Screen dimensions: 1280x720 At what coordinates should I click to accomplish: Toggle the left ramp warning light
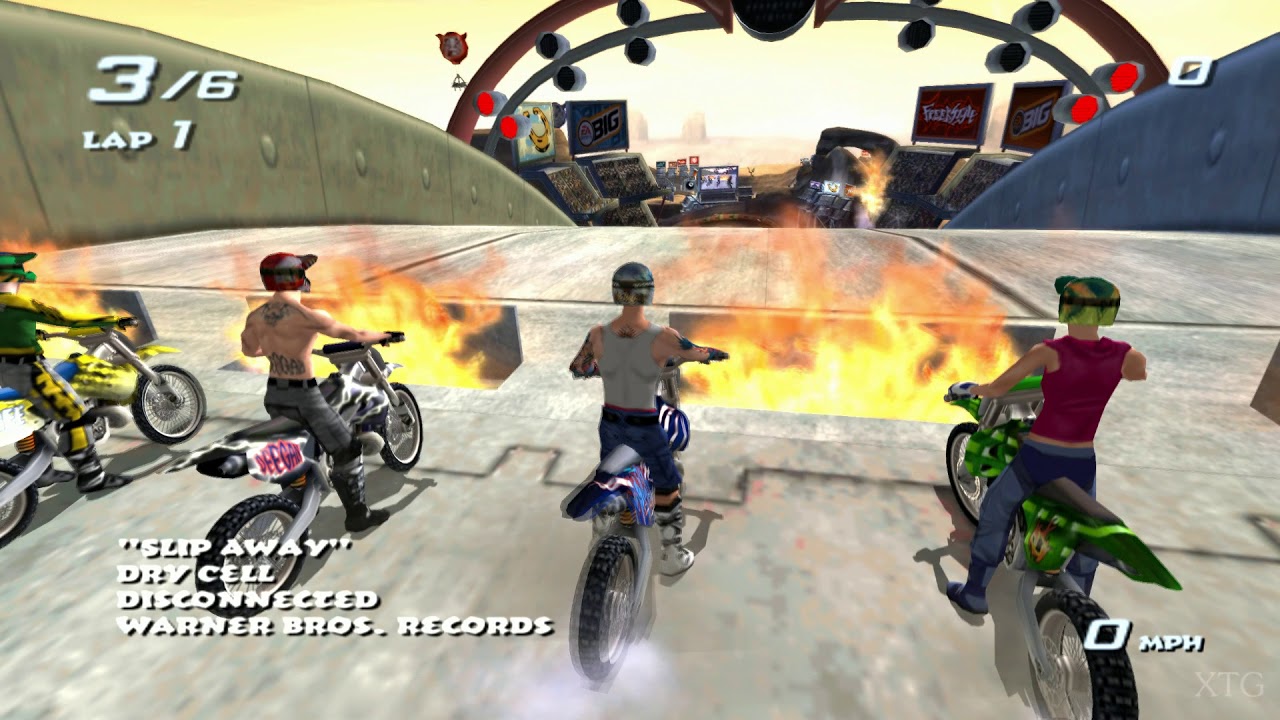[486, 102]
